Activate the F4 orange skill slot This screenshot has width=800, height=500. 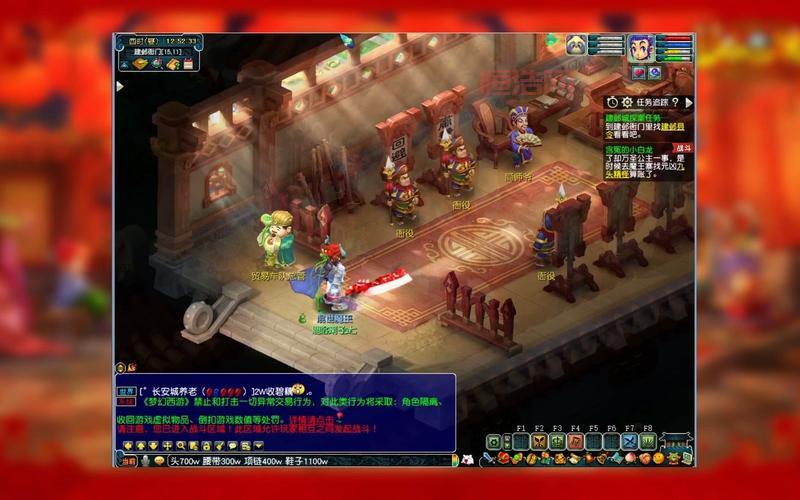click(x=575, y=441)
